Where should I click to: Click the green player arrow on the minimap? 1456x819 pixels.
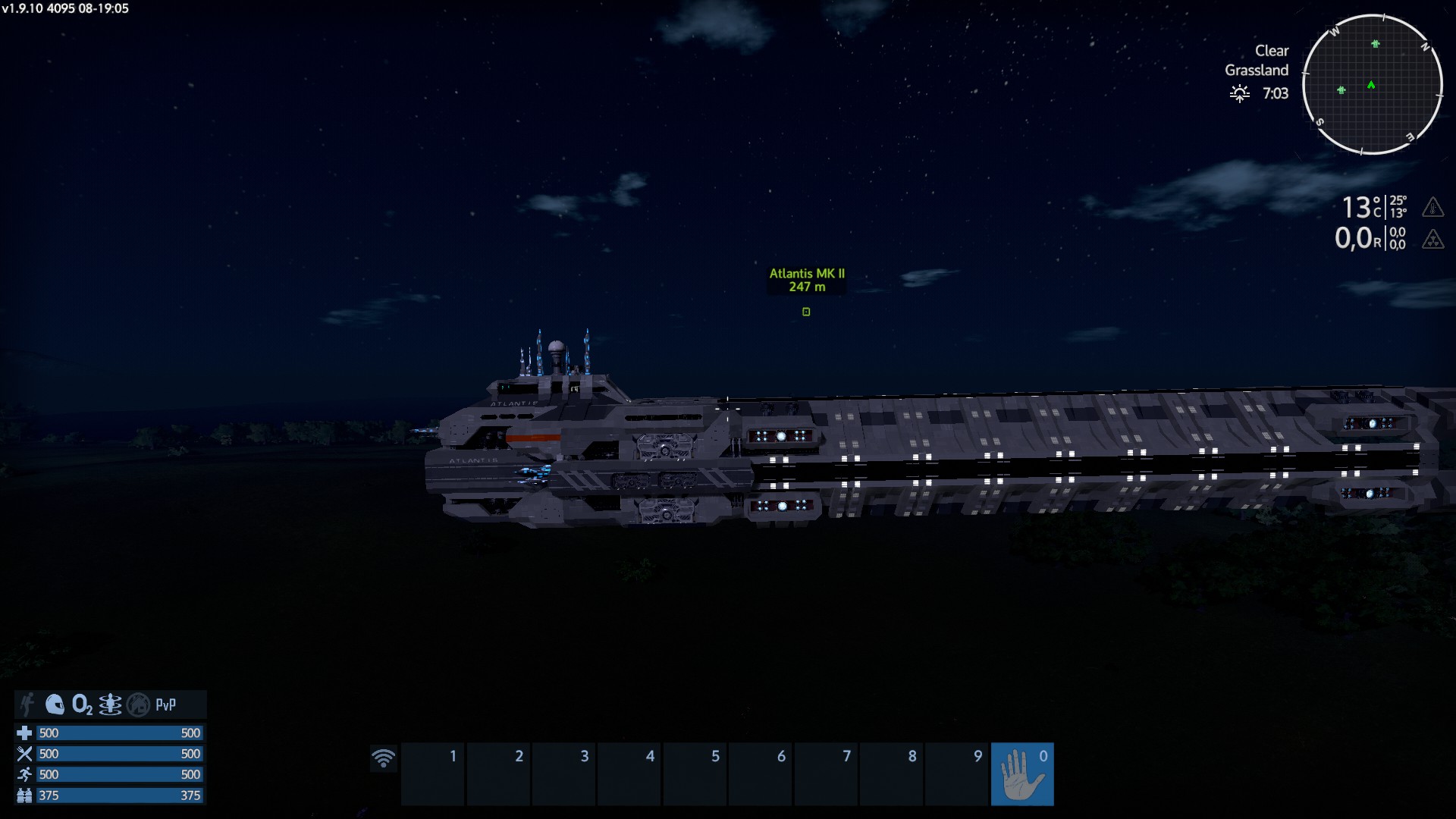(x=1371, y=85)
